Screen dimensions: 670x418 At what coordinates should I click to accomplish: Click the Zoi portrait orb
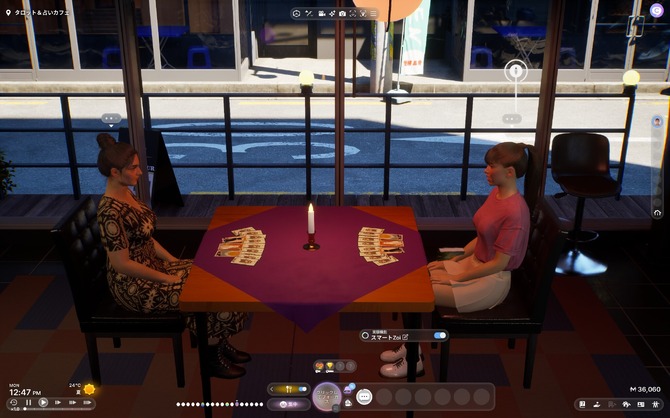pyautogui.click(x=327, y=396)
